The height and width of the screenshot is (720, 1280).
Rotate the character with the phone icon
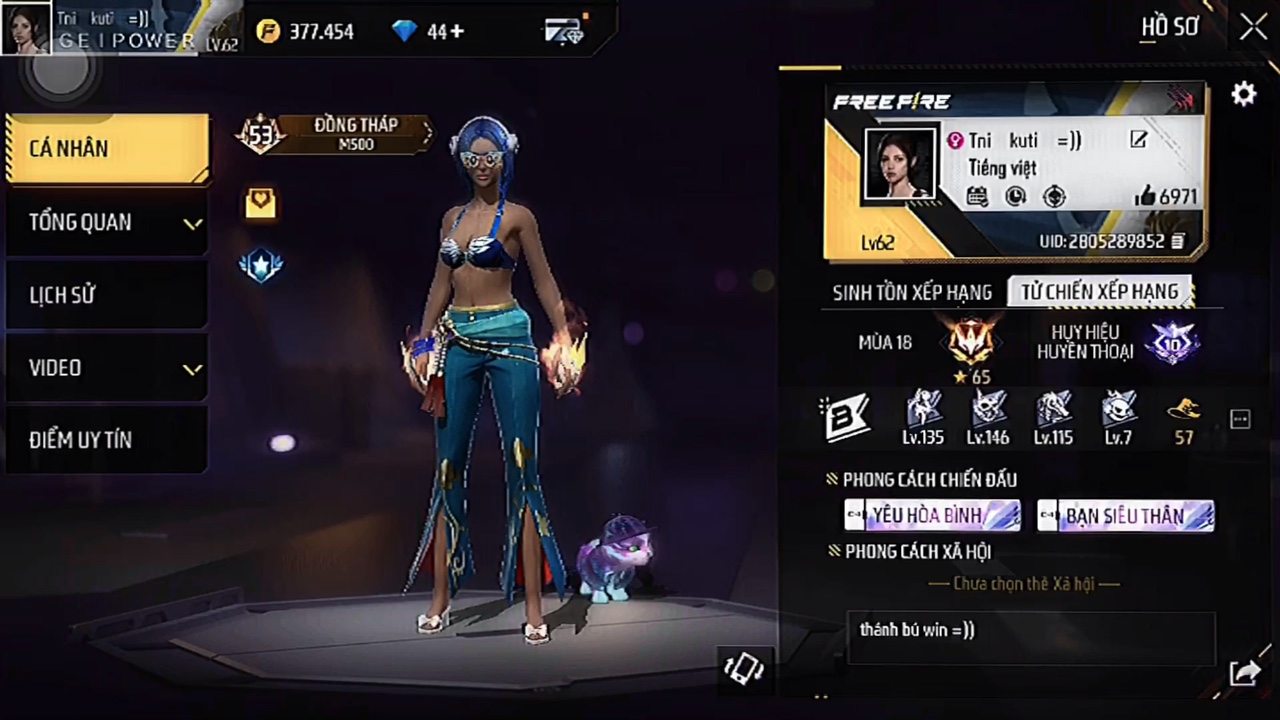(743, 668)
